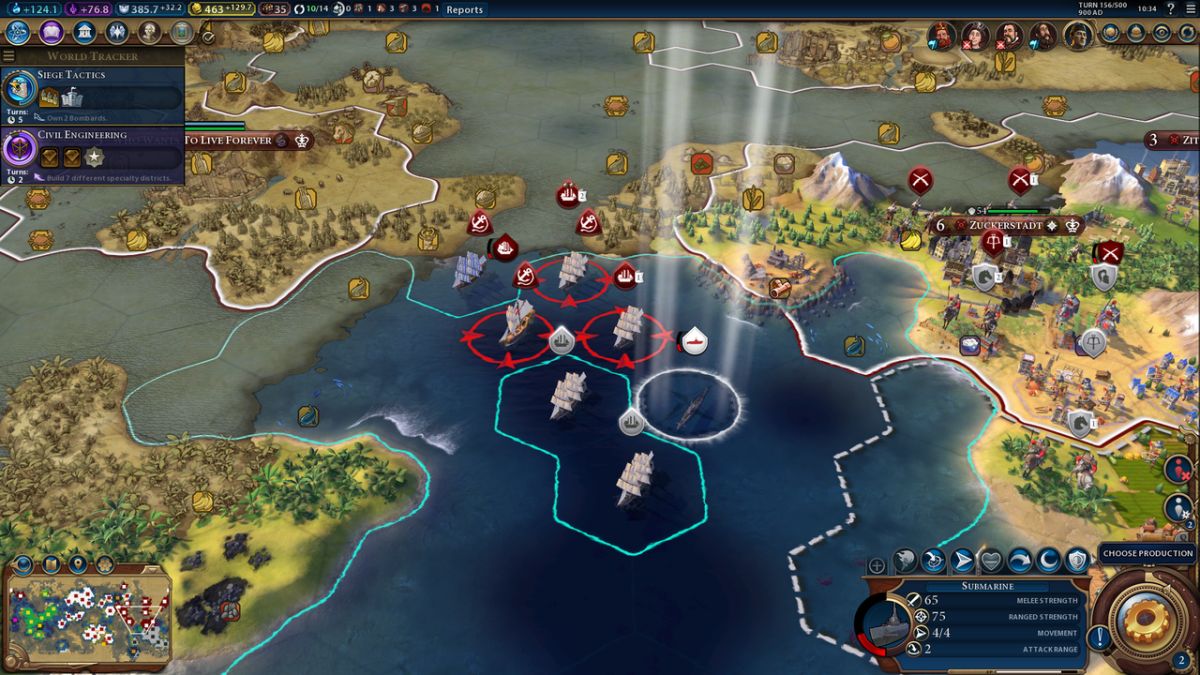Open diplomacy with the red-crowned leader

click(x=940, y=36)
